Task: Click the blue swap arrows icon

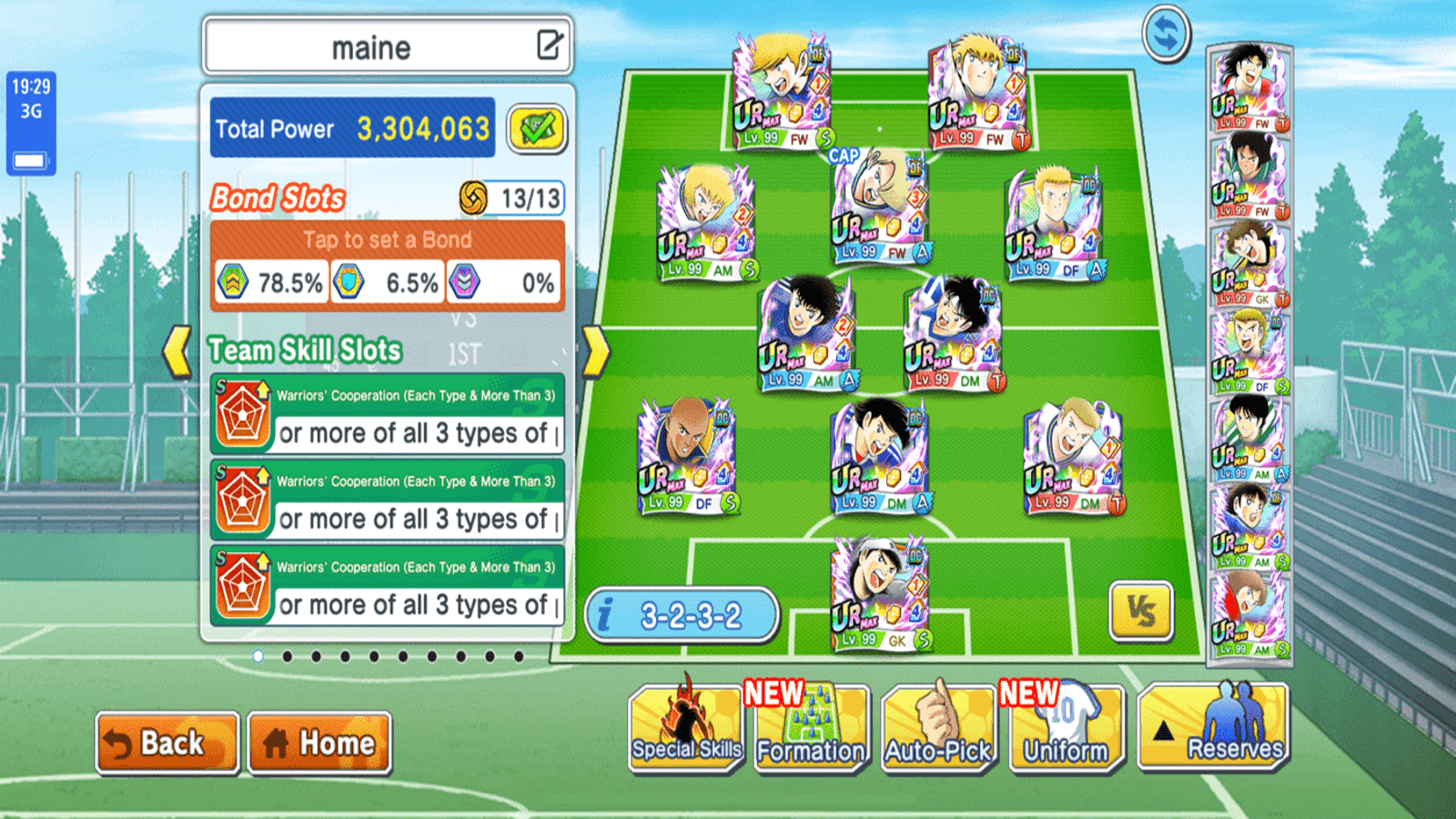Action: (1167, 35)
